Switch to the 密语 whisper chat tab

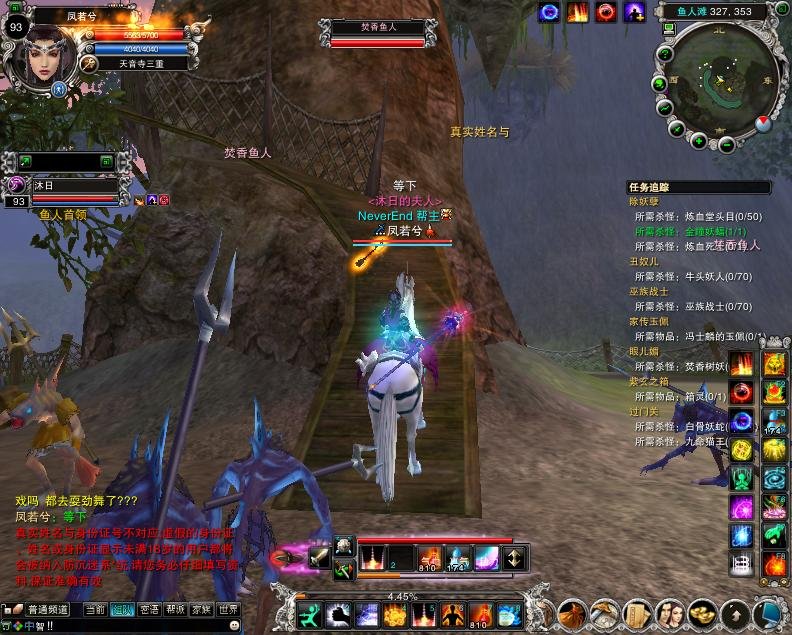(149, 609)
